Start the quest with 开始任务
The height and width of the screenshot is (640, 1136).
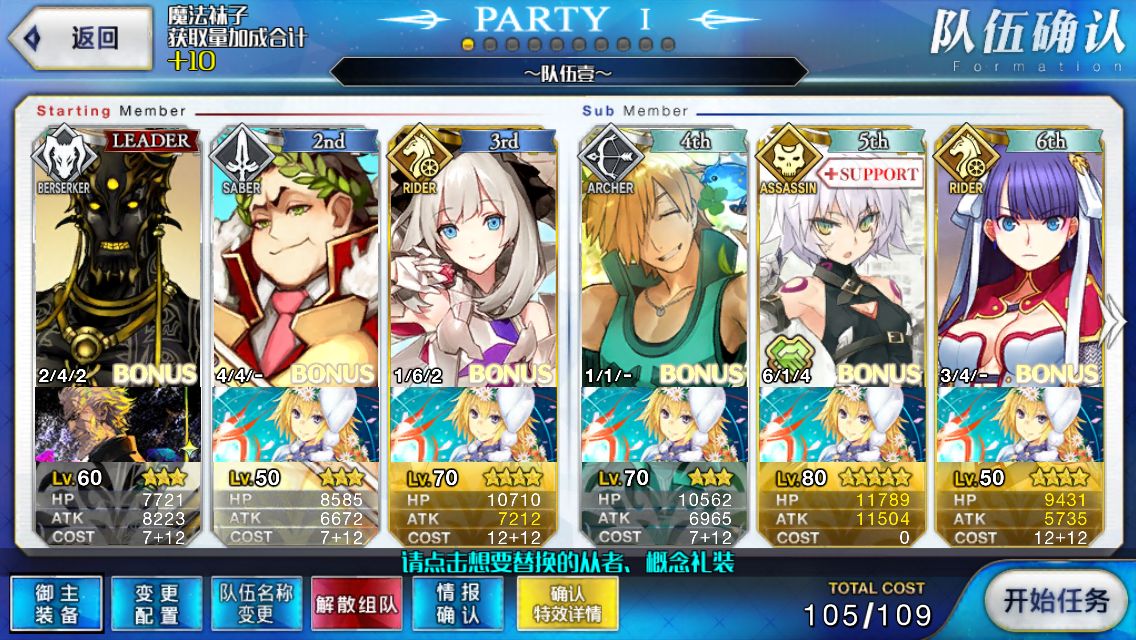point(1057,601)
